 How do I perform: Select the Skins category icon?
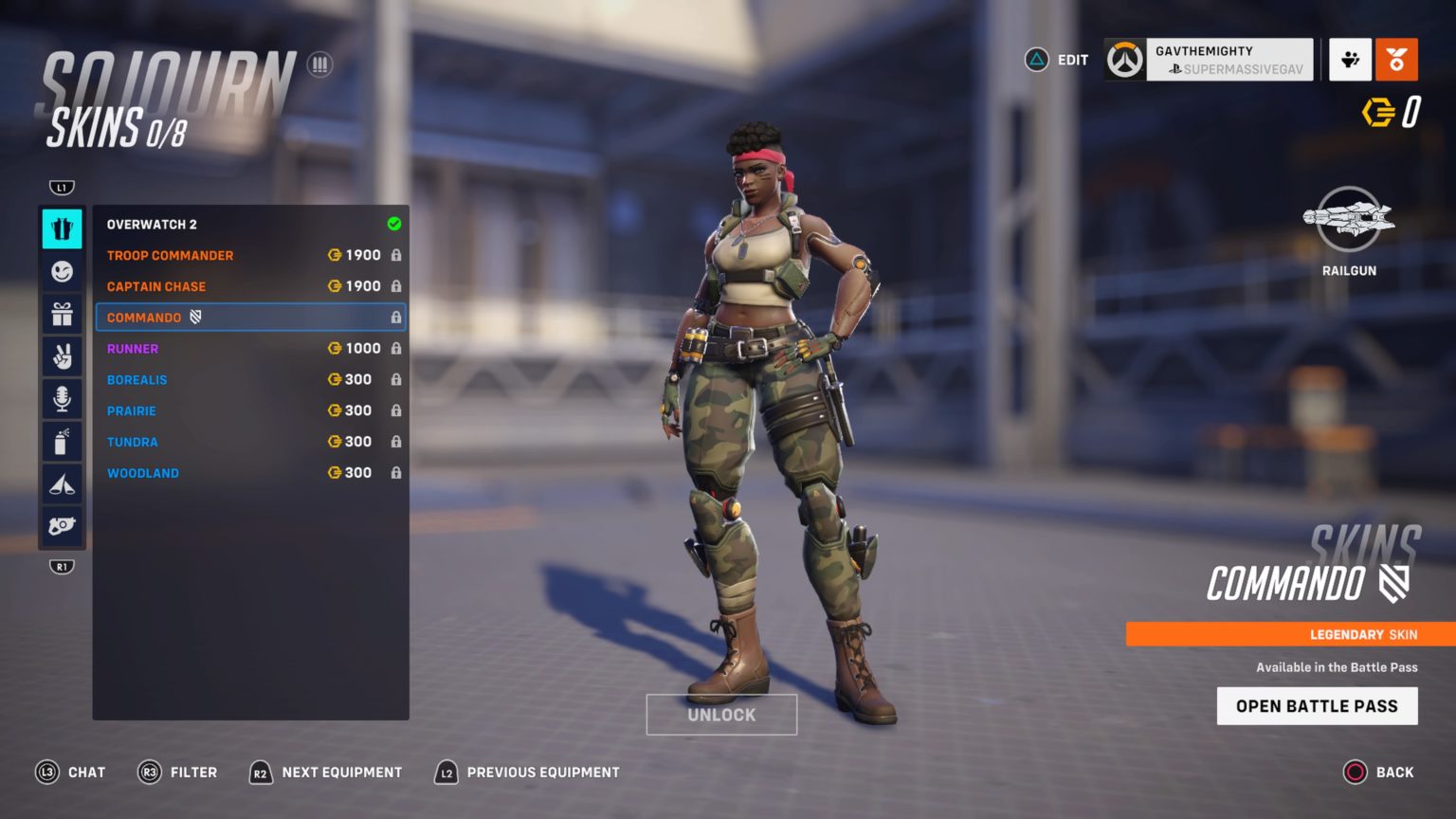[x=62, y=227]
